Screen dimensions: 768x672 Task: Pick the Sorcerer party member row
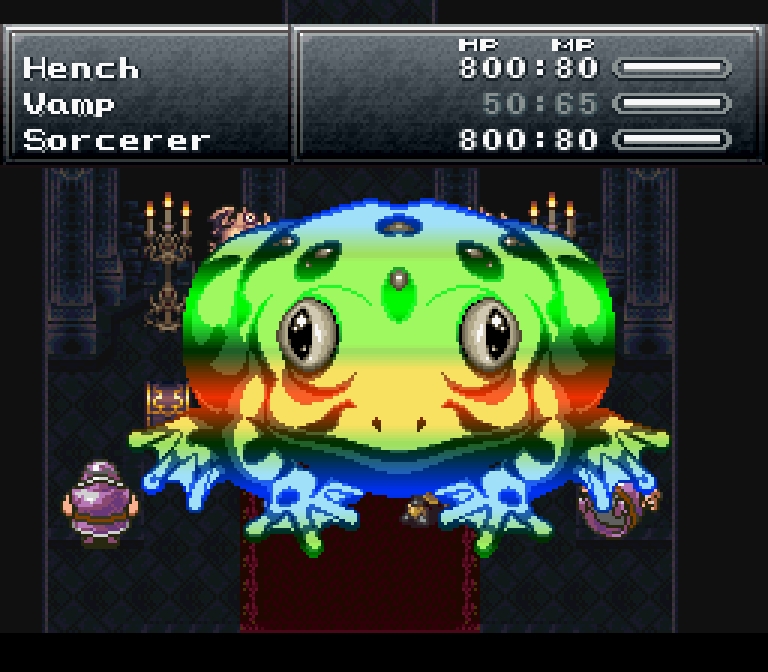click(x=116, y=140)
